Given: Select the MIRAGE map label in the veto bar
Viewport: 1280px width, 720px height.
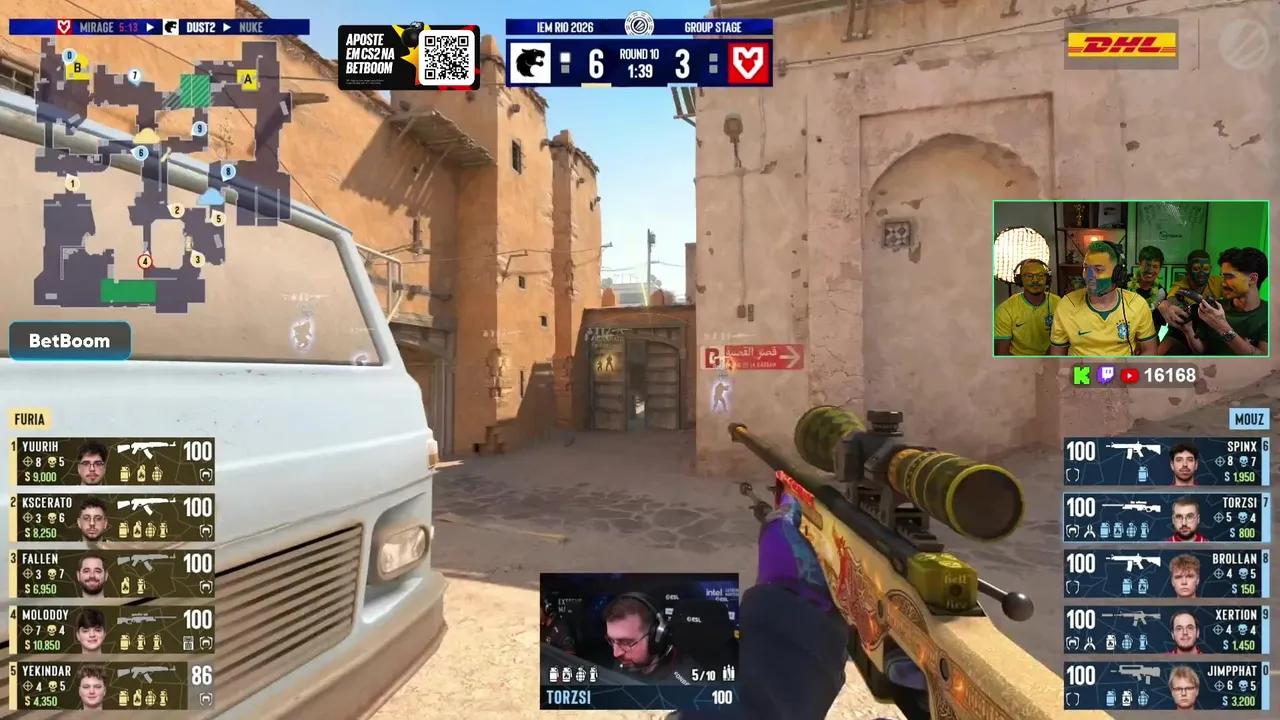Looking at the screenshot, I should (x=95, y=28).
